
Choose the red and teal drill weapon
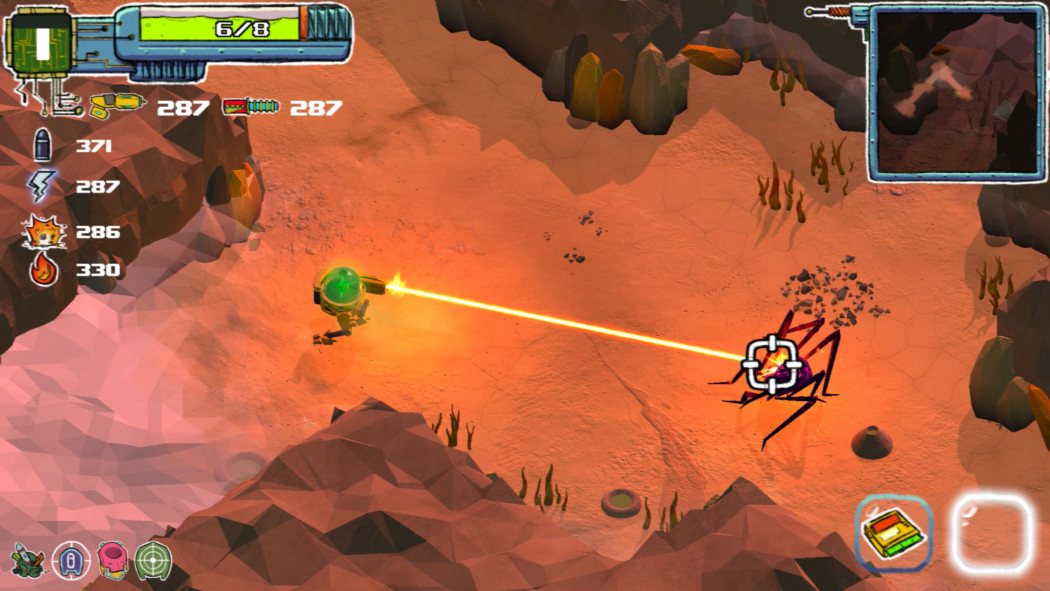coord(251,107)
